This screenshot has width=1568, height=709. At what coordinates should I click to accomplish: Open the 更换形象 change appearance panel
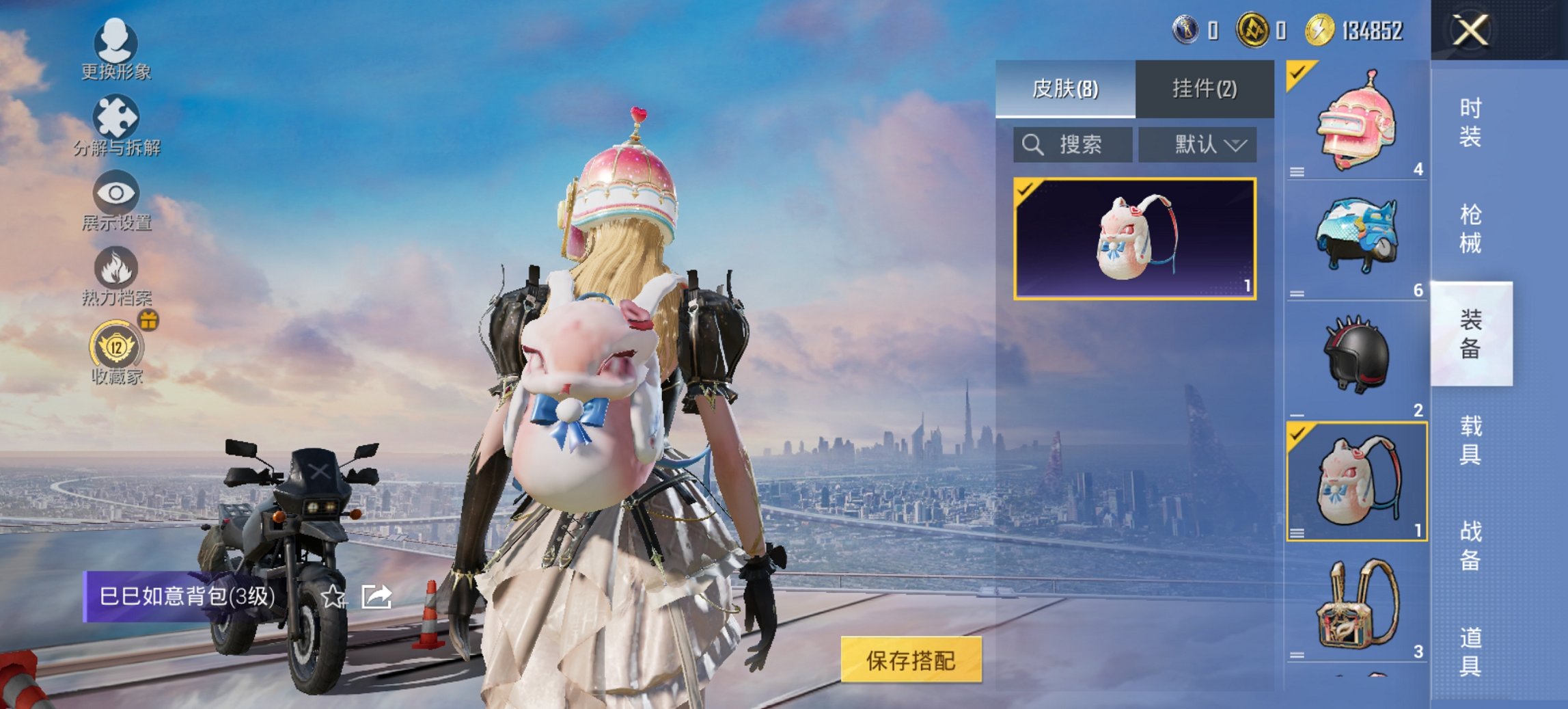click(x=116, y=46)
